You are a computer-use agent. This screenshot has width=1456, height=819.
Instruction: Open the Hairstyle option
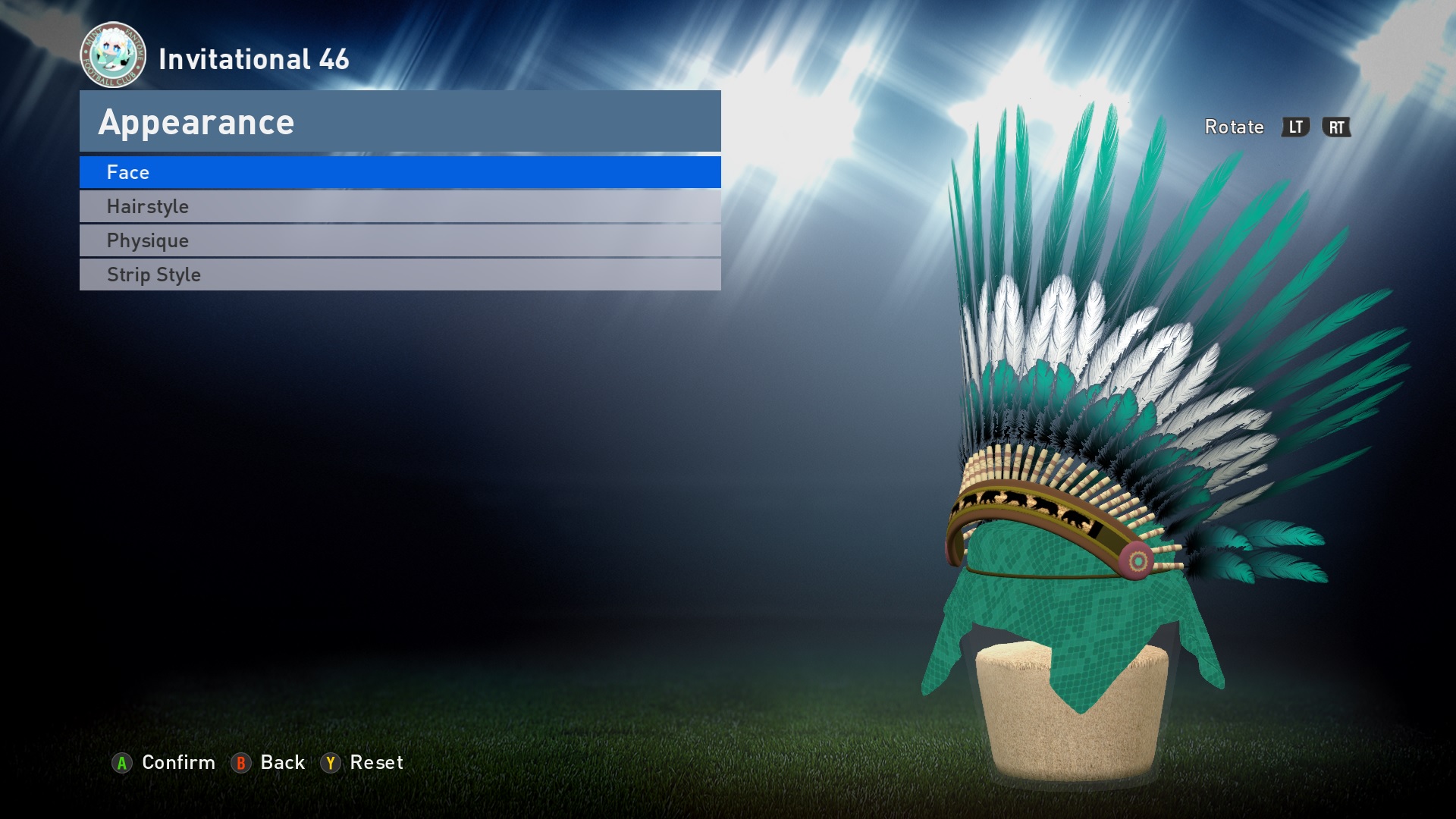pos(400,206)
